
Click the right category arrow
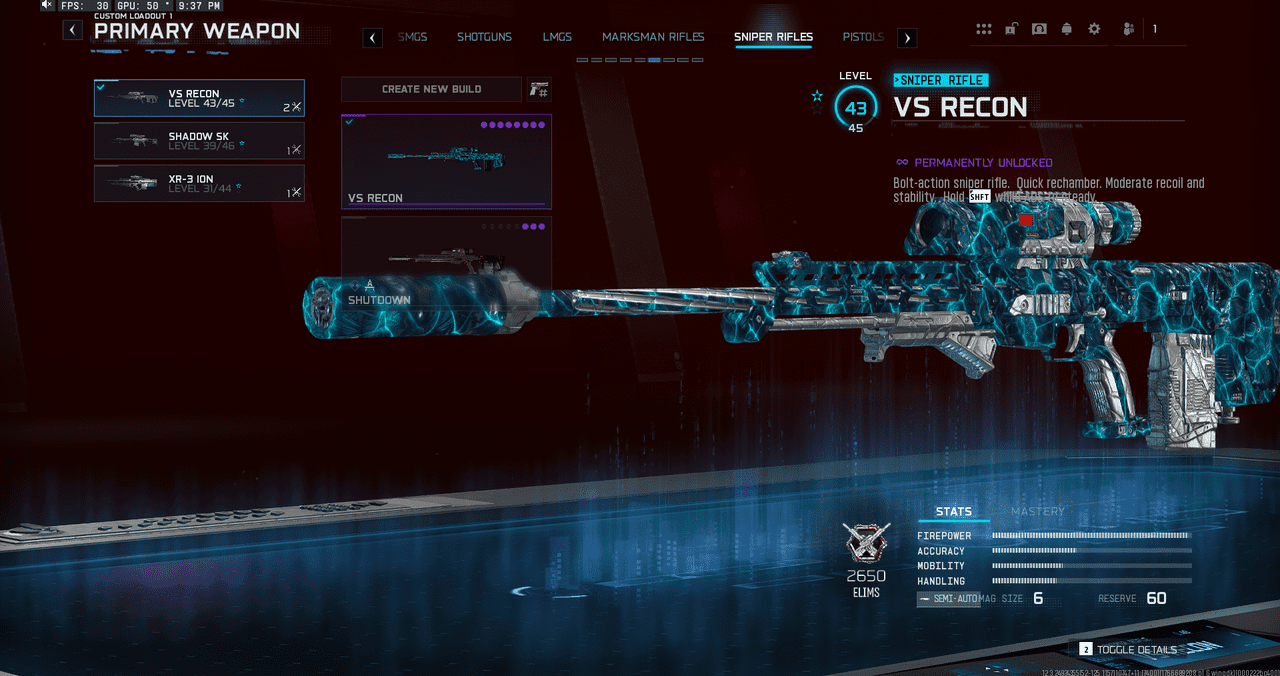pyautogui.click(x=907, y=38)
